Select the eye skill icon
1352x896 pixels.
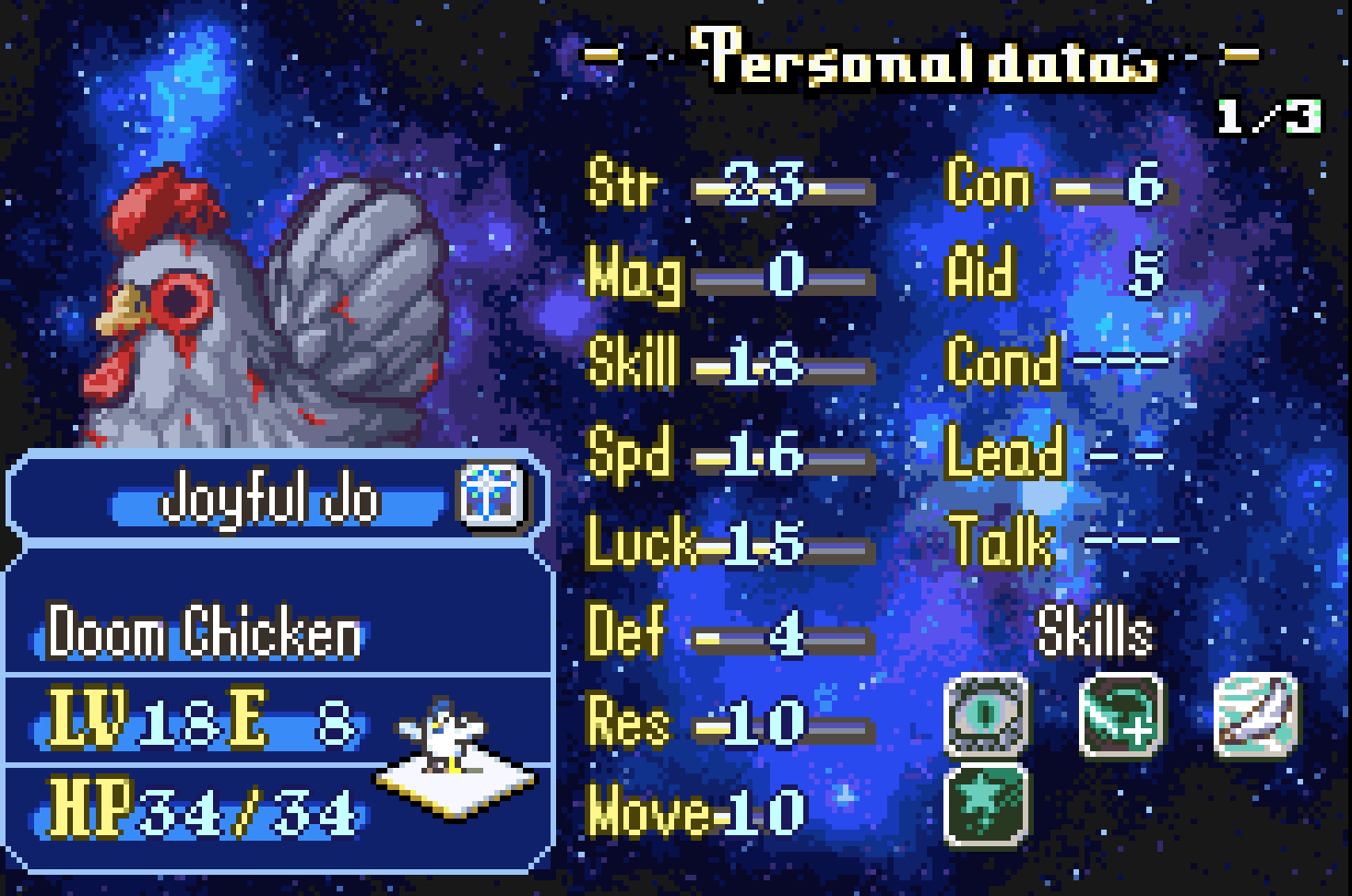tap(986, 715)
